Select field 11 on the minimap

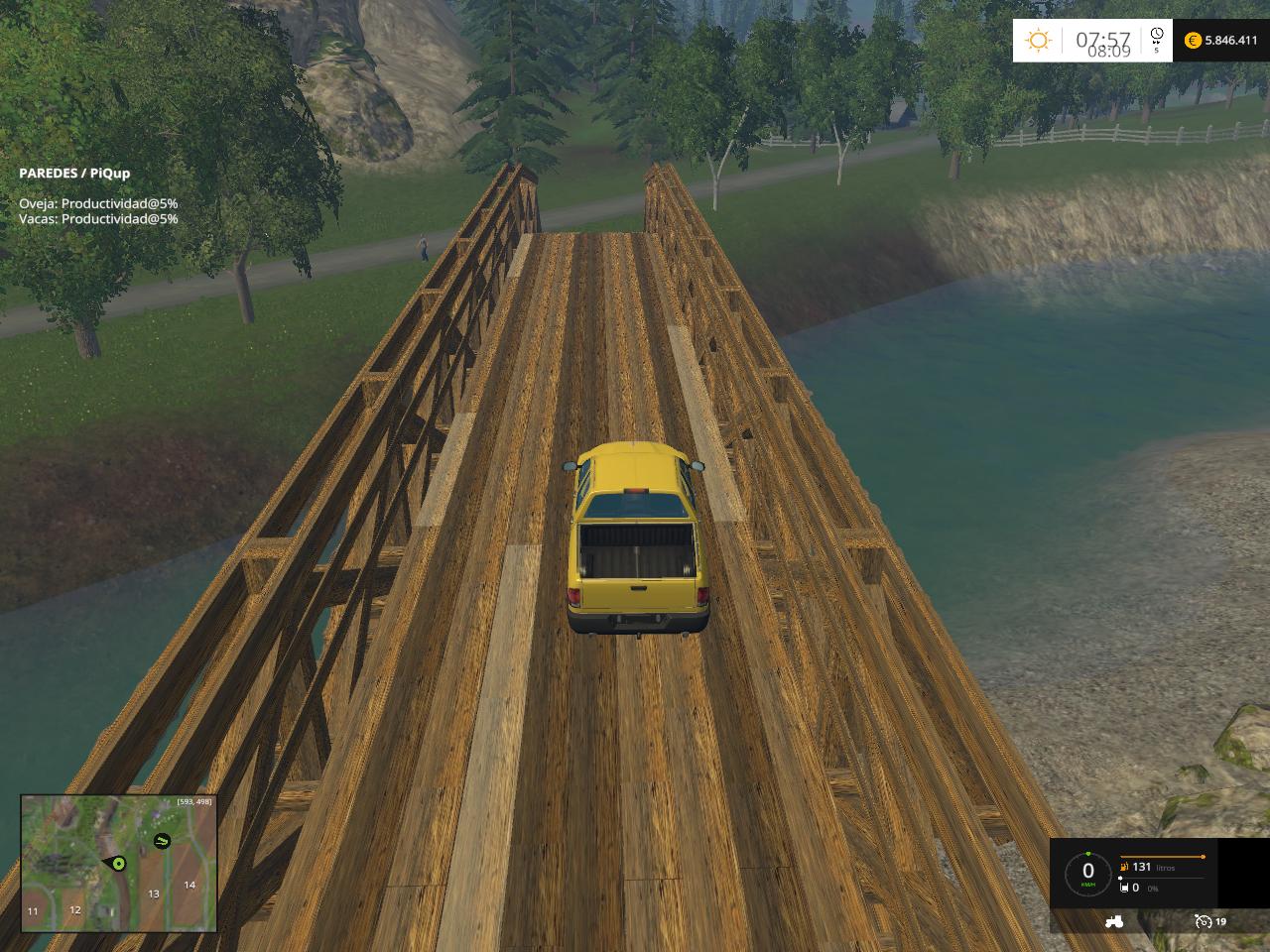[33, 910]
